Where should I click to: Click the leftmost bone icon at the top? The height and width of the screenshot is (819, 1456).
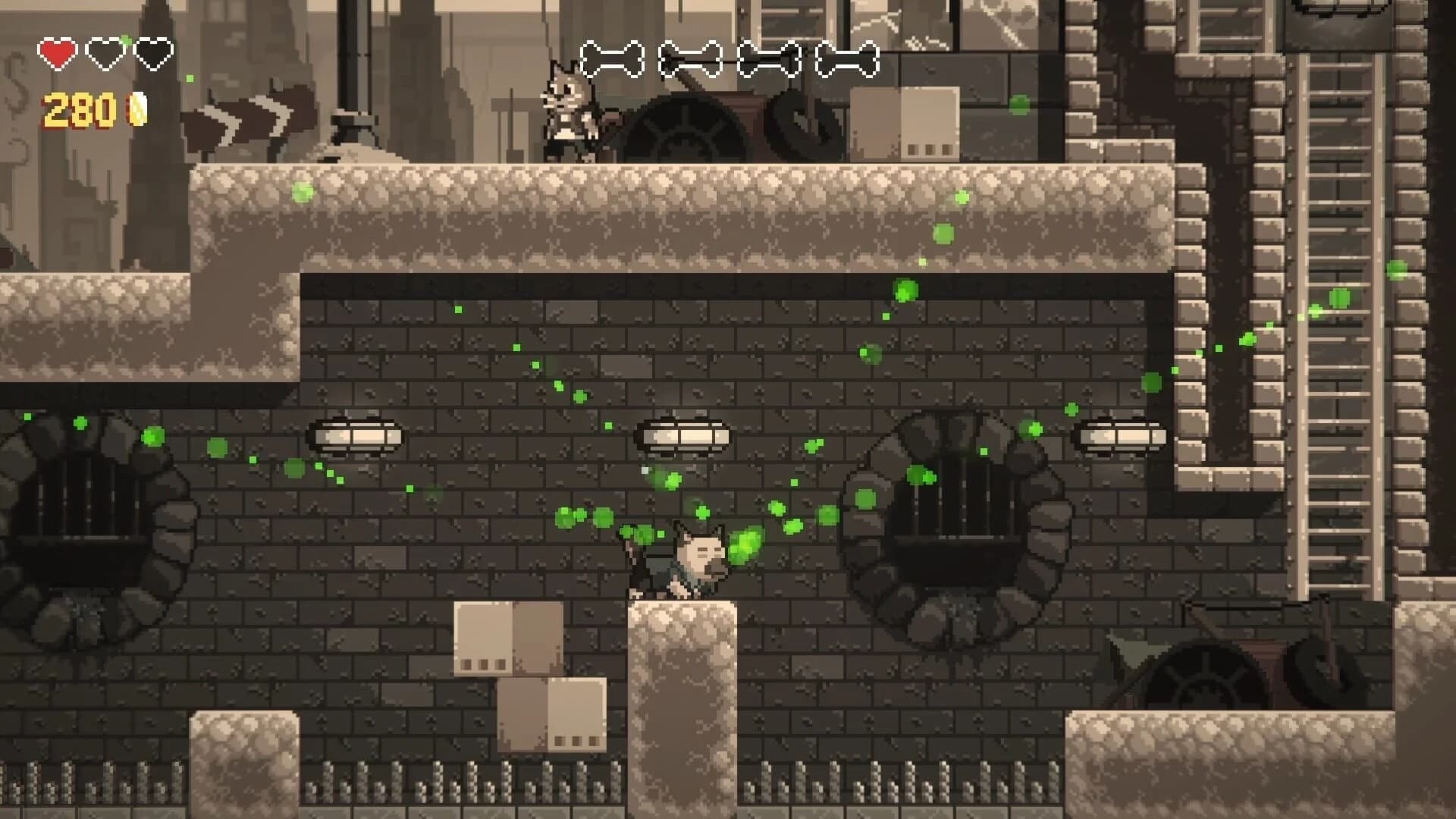pos(616,58)
